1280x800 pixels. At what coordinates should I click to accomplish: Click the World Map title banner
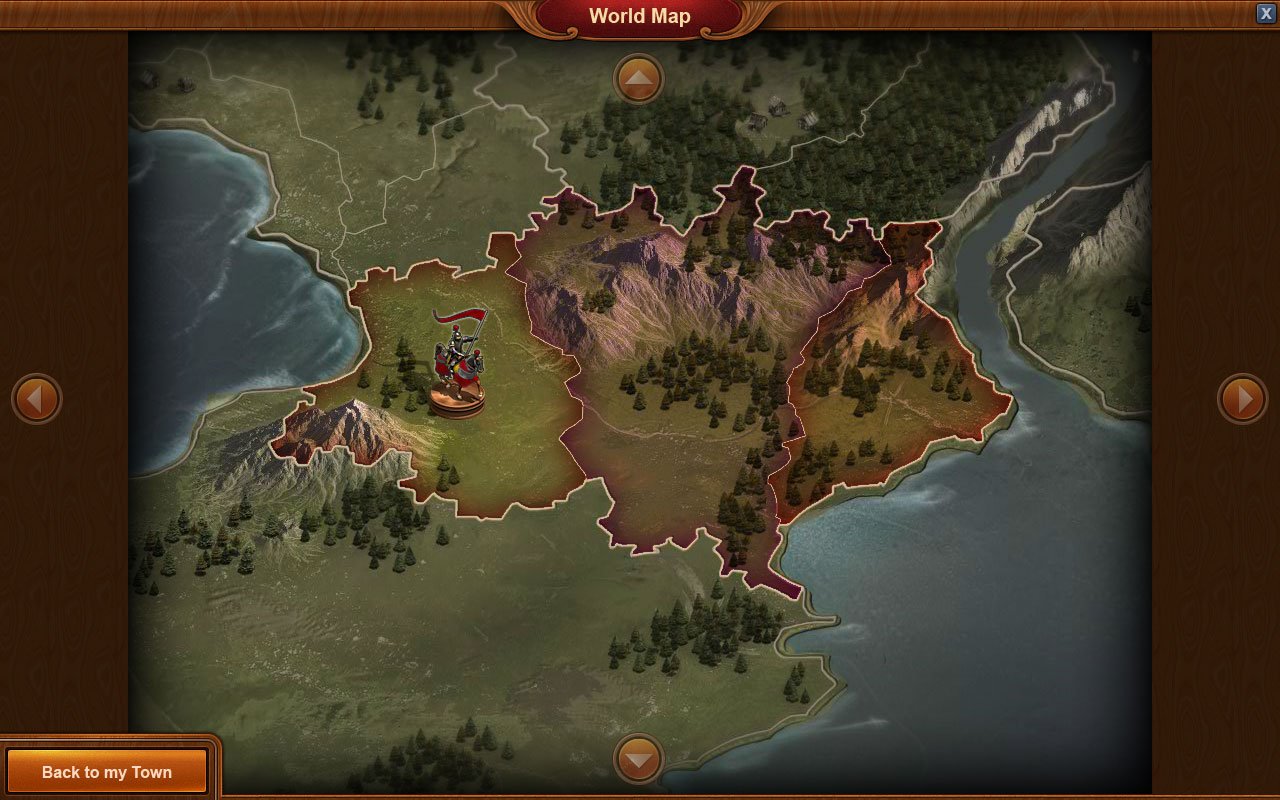[x=639, y=17]
